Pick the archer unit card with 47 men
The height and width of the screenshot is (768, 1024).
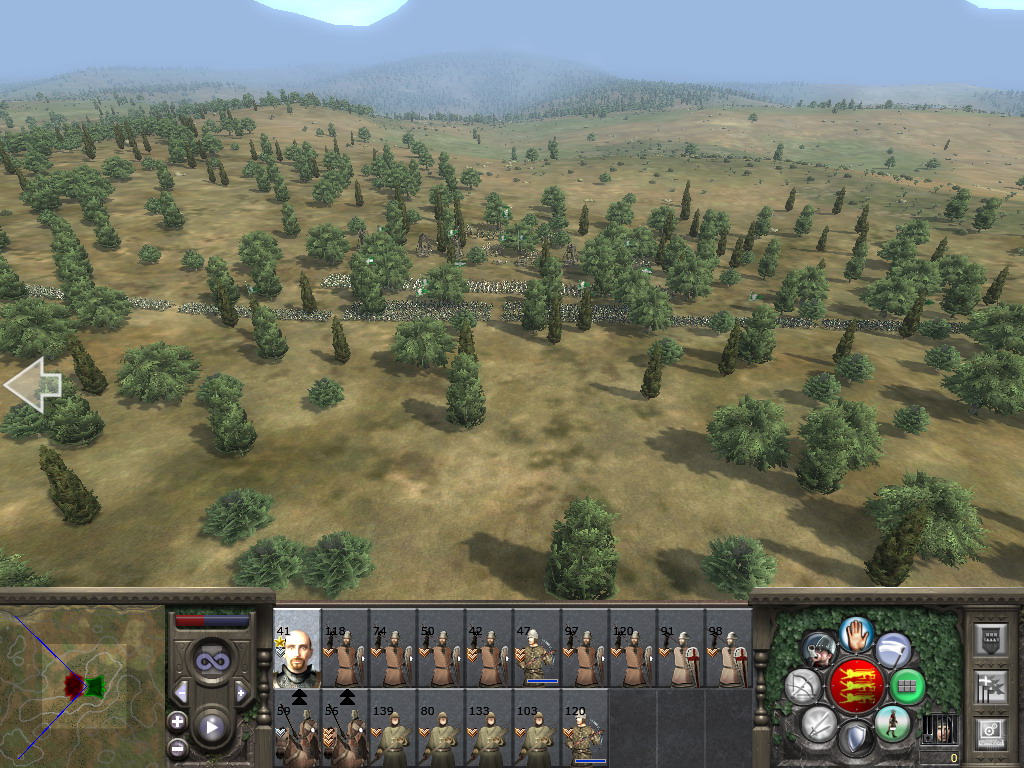point(537,648)
